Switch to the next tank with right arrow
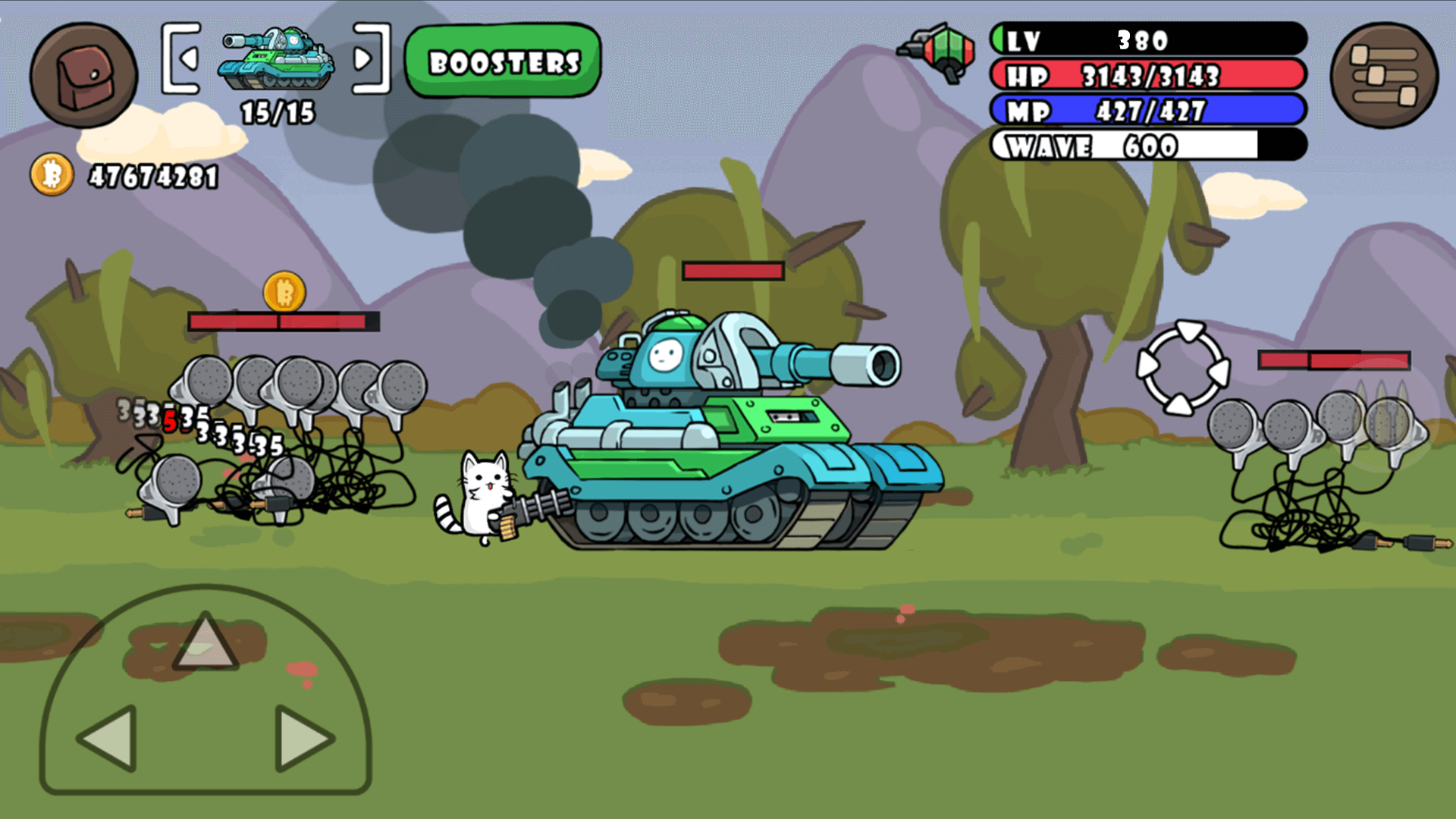This screenshot has width=1456, height=819. coord(367,59)
